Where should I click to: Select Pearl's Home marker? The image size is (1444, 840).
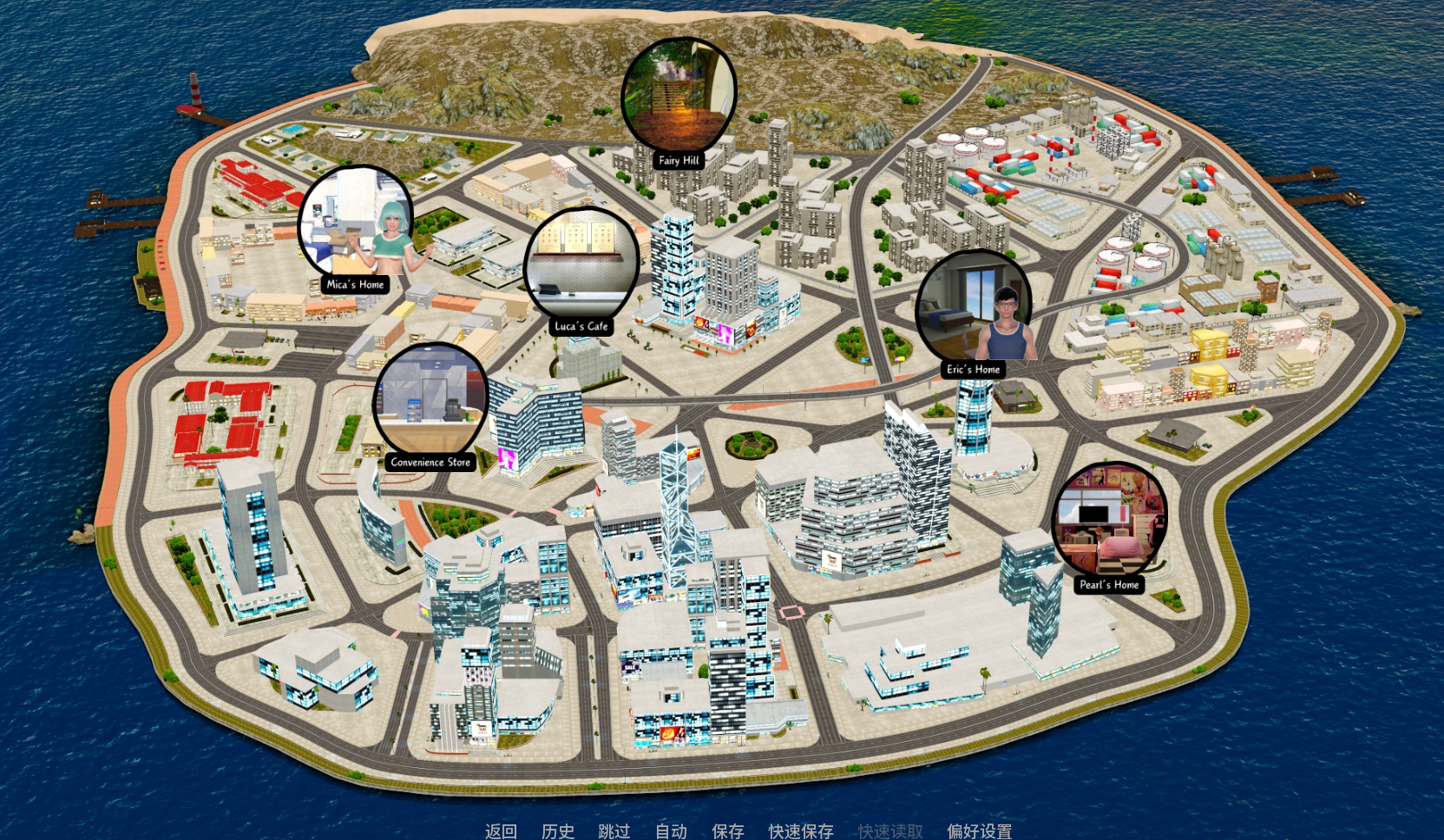(x=1109, y=521)
